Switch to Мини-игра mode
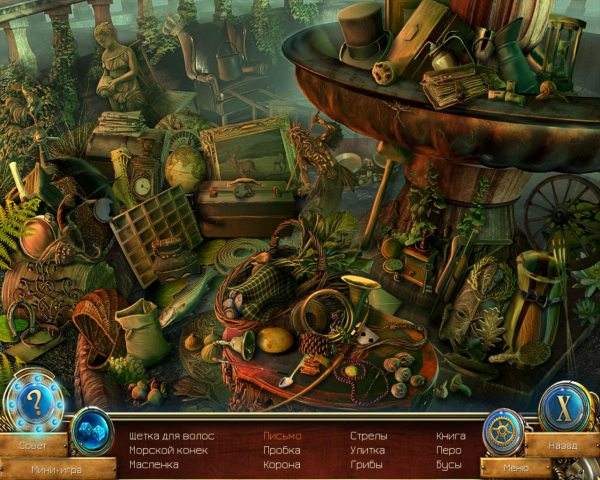The height and width of the screenshot is (480, 600). click(x=54, y=467)
